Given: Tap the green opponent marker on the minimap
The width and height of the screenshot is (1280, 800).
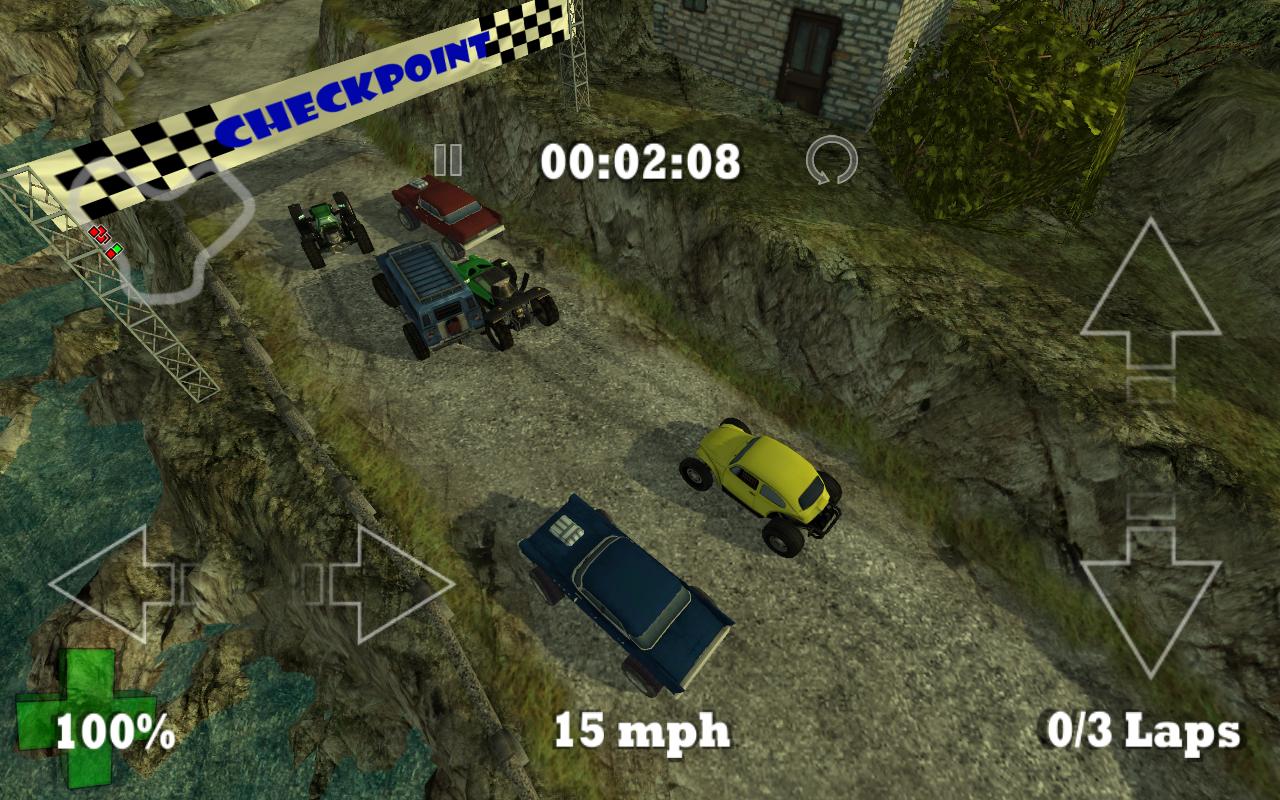Looking at the screenshot, I should pyautogui.click(x=117, y=248).
